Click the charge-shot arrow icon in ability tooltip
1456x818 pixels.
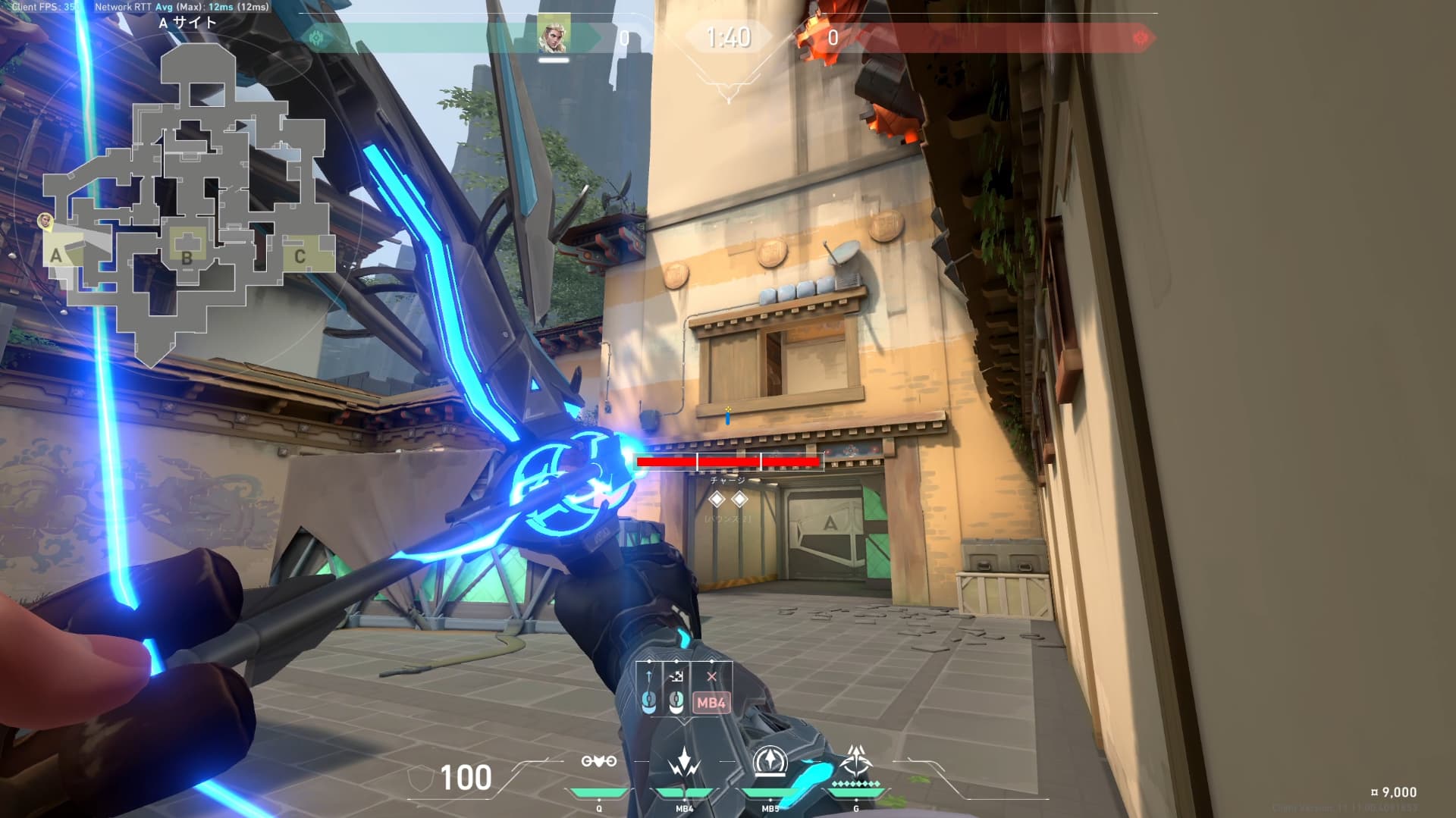[x=649, y=675]
